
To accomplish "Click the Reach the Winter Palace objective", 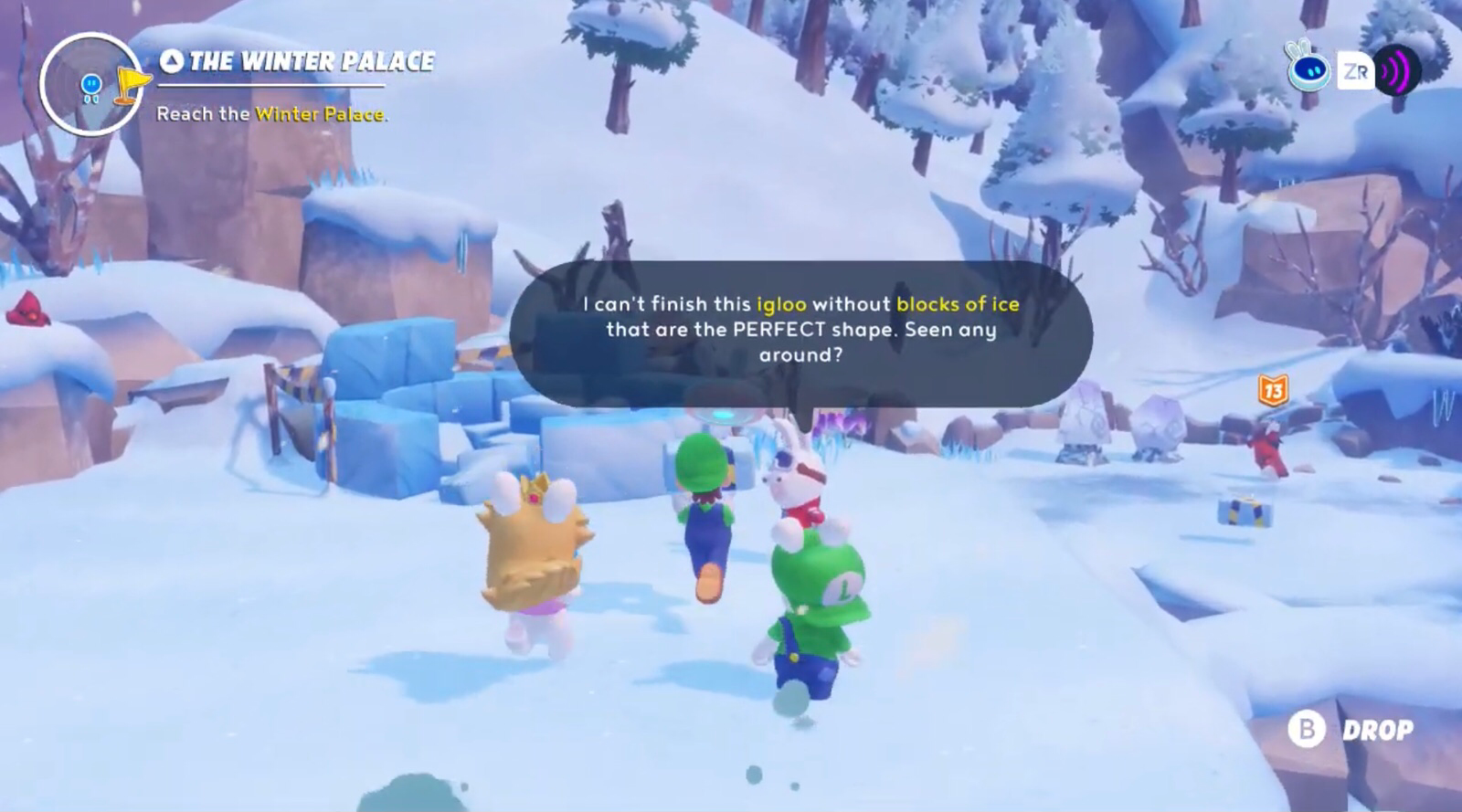I will pos(272,114).
